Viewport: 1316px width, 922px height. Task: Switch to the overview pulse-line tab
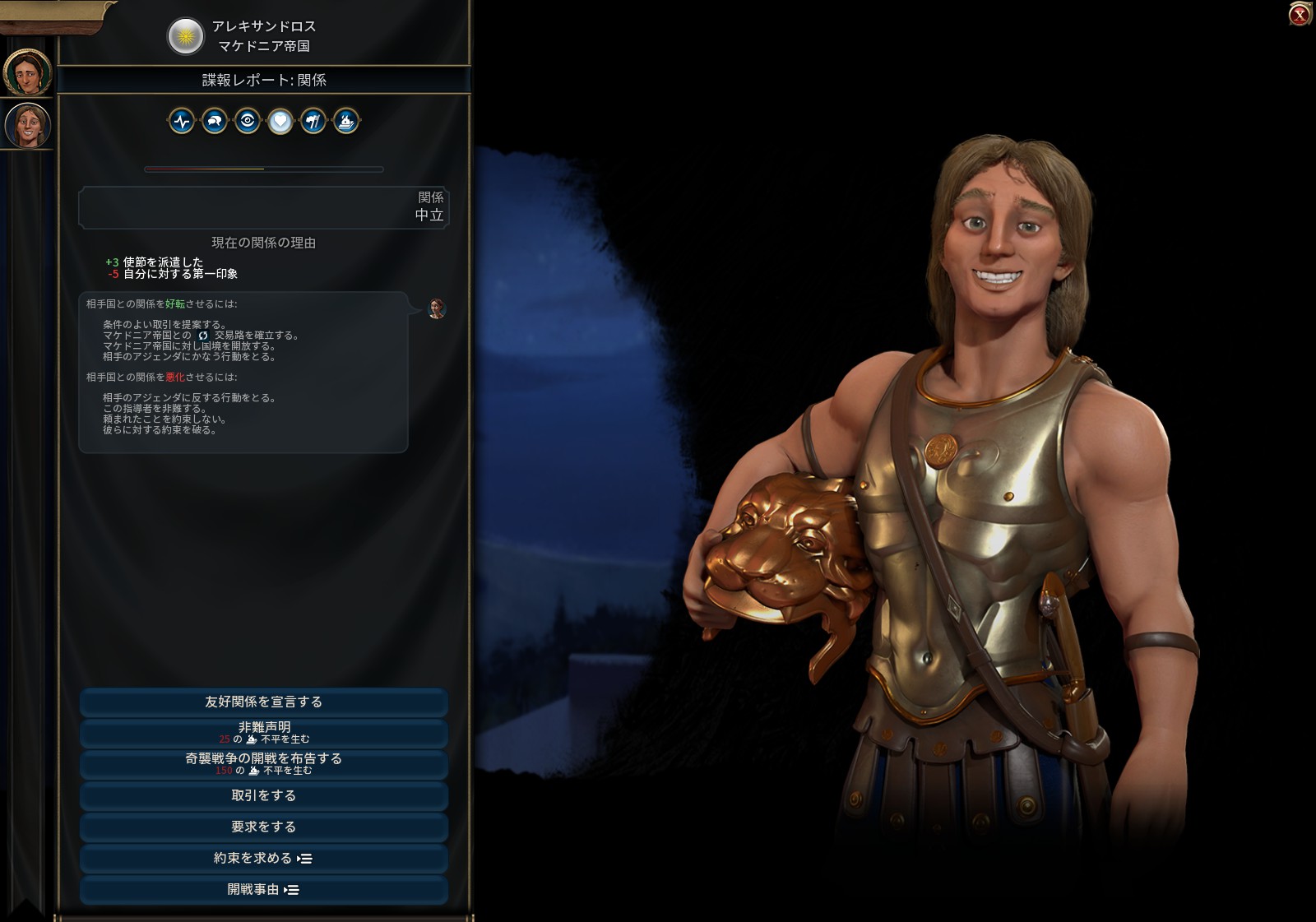tap(182, 122)
